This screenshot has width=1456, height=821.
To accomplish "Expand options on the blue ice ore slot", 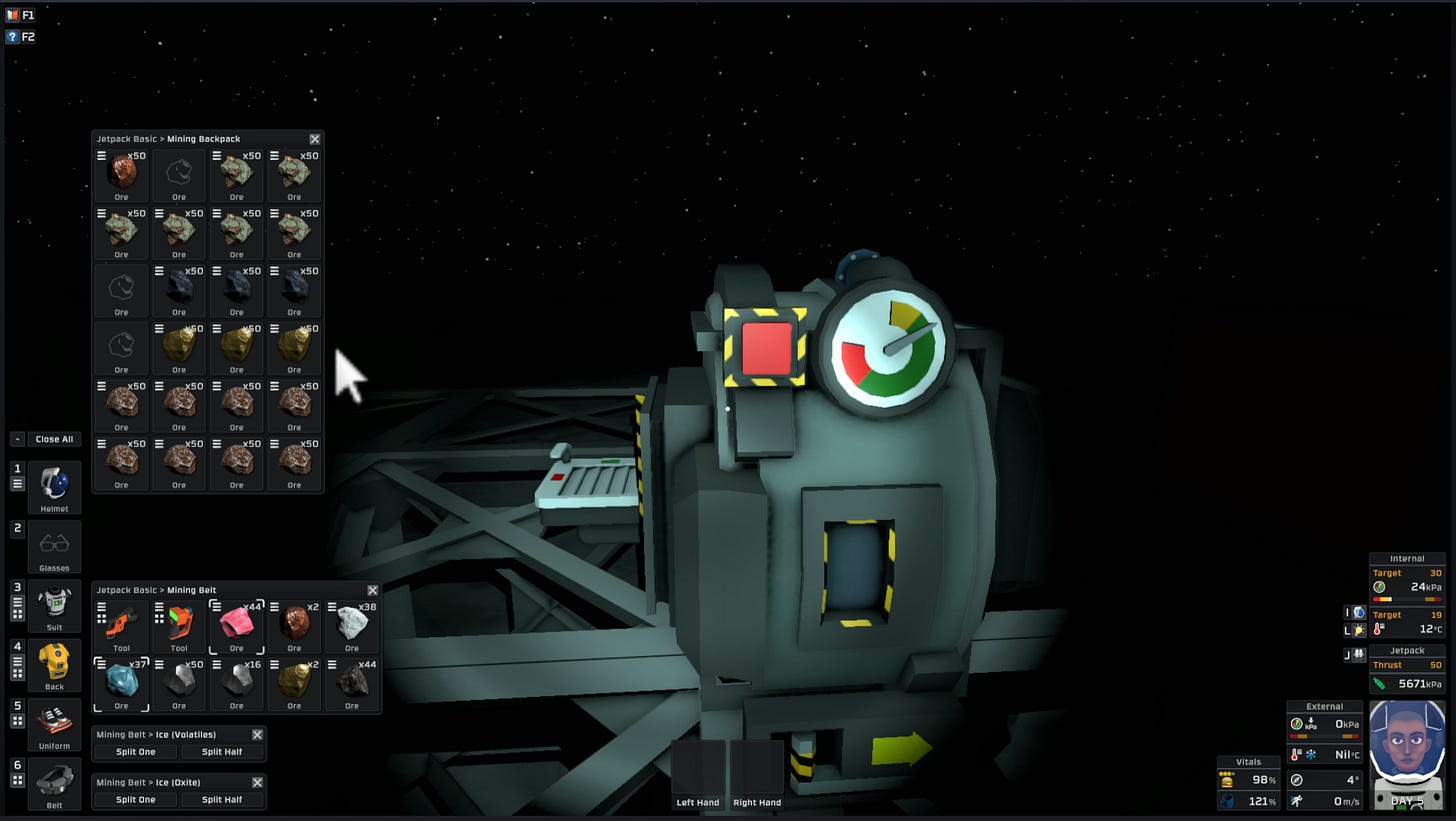I will click(x=101, y=663).
